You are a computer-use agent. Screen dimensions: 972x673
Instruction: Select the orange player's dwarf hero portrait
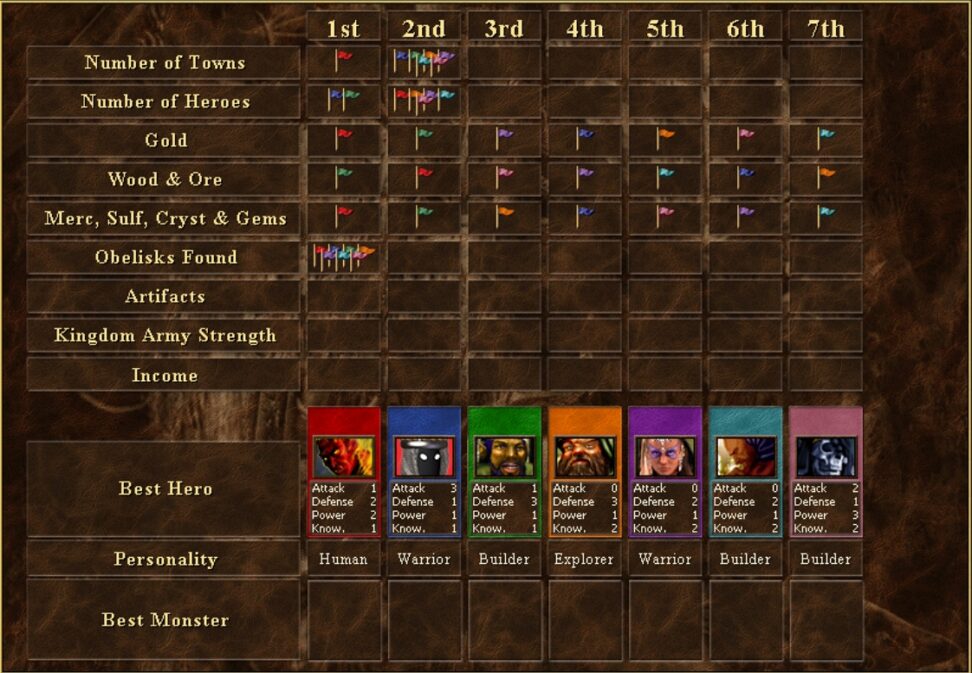point(585,456)
